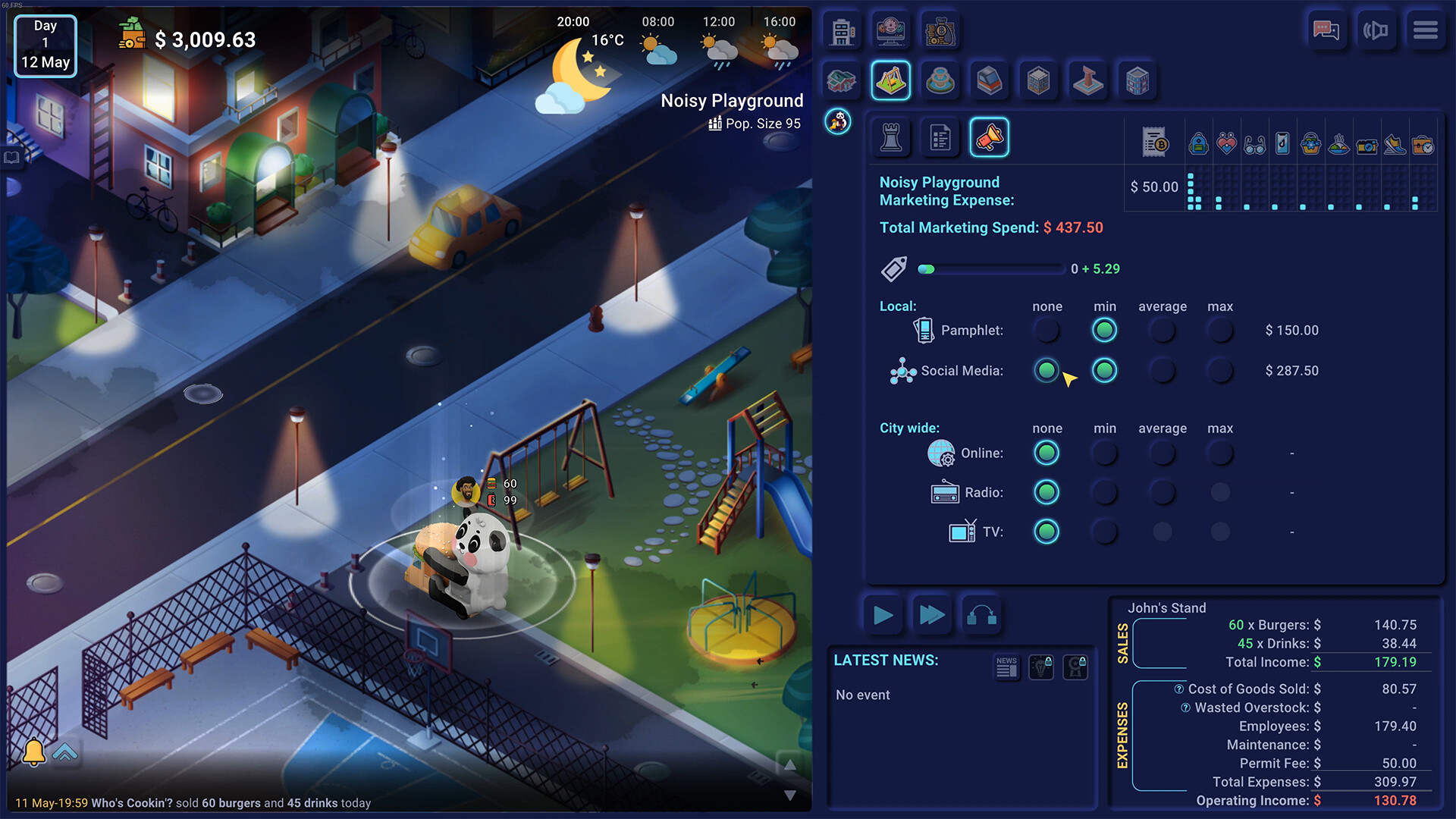The height and width of the screenshot is (819, 1456).
Task: Open the hamburger menu
Action: (x=1426, y=30)
